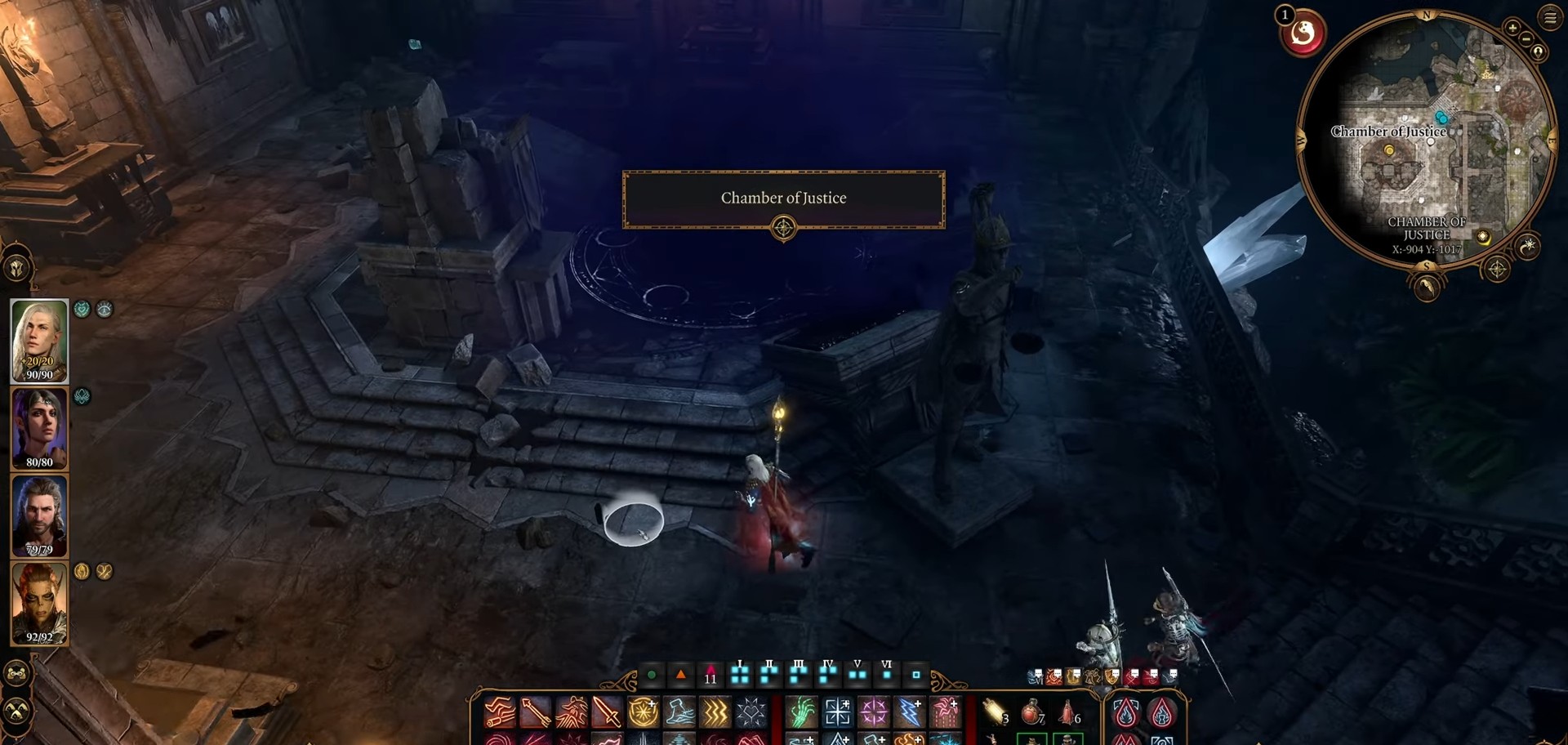Image resolution: width=1568 pixels, height=745 pixels.
Task: Click the compass rose button below minimap
Action: 1496,269
